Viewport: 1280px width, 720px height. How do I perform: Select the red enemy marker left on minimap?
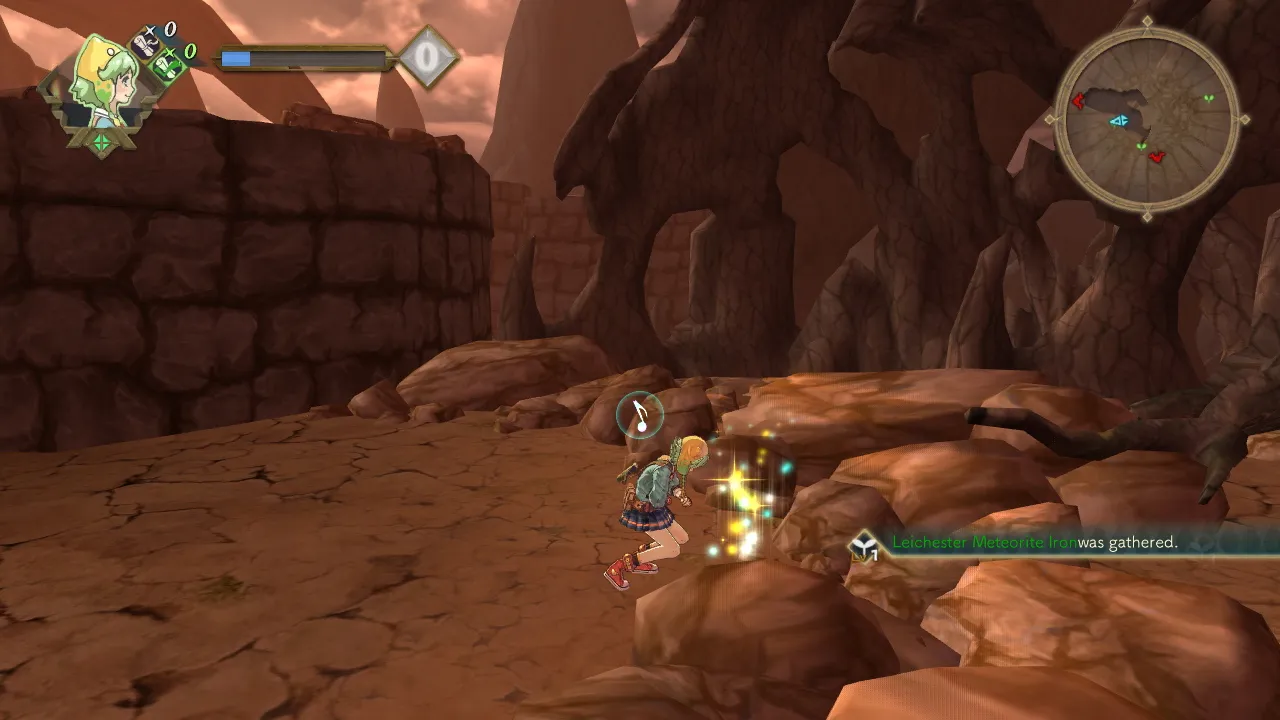click(1078, 100)
